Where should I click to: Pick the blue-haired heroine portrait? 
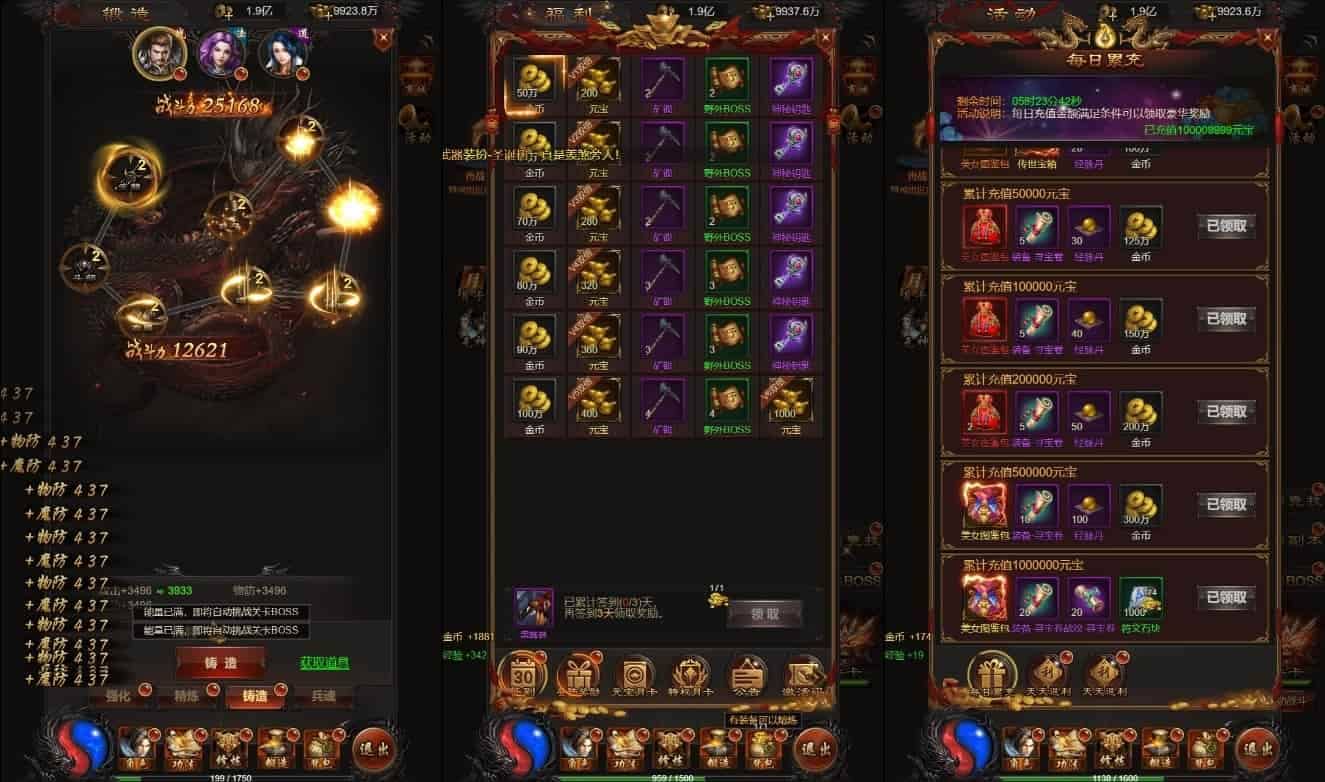pyautogui.click(x=284, y=52)
